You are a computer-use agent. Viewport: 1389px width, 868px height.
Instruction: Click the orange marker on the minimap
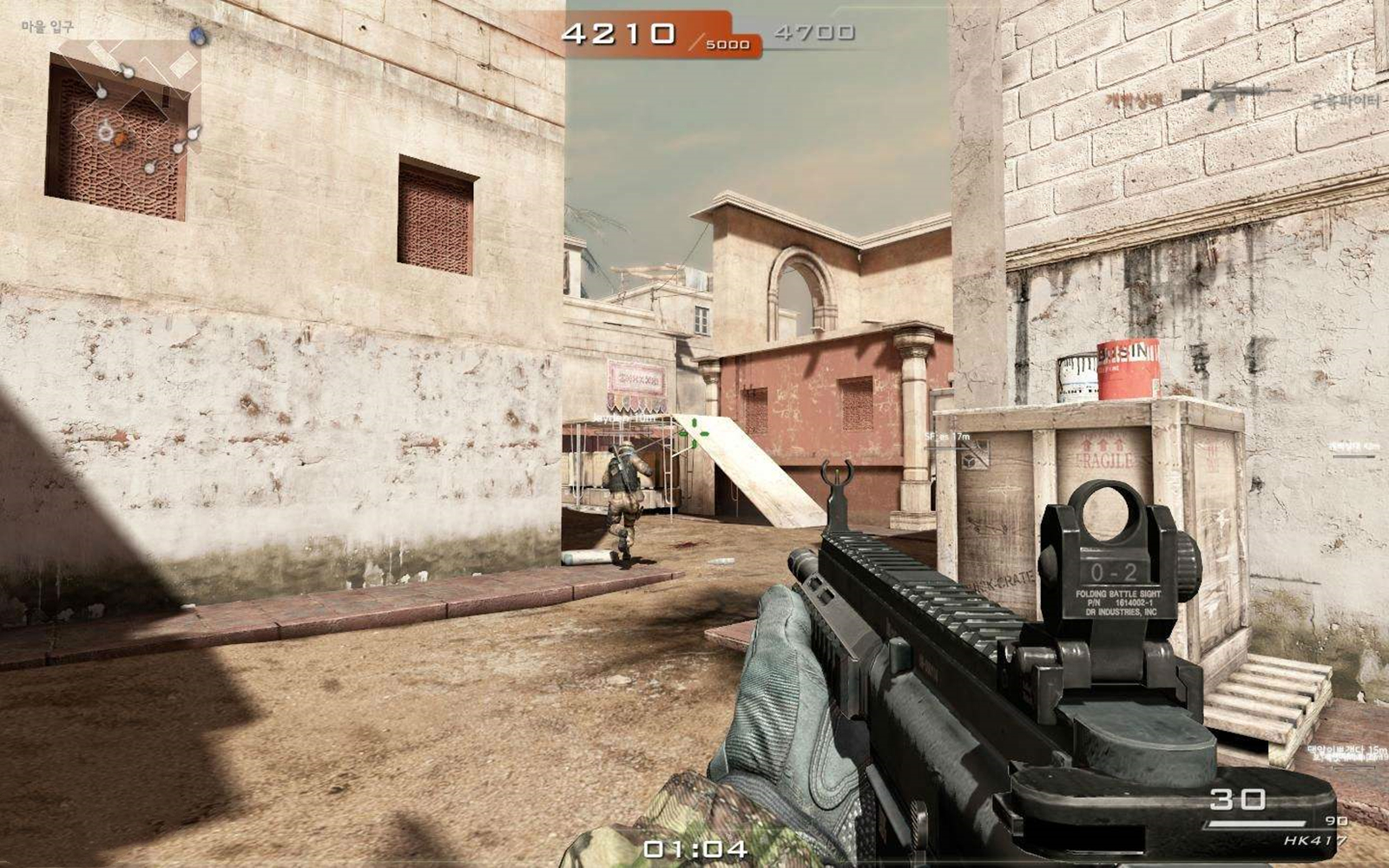coord(122,137)
